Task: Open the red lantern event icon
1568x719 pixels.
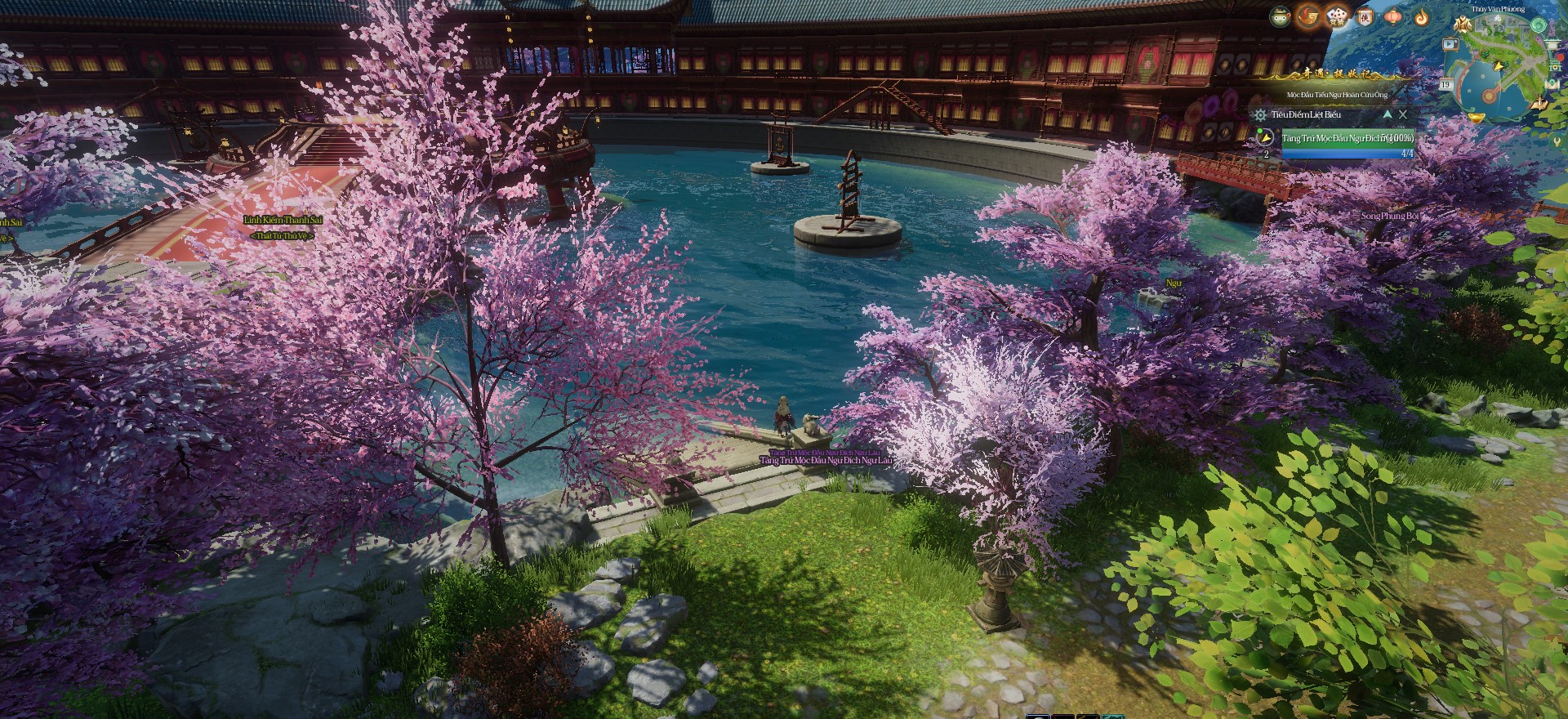Action: coord(1393,17)
